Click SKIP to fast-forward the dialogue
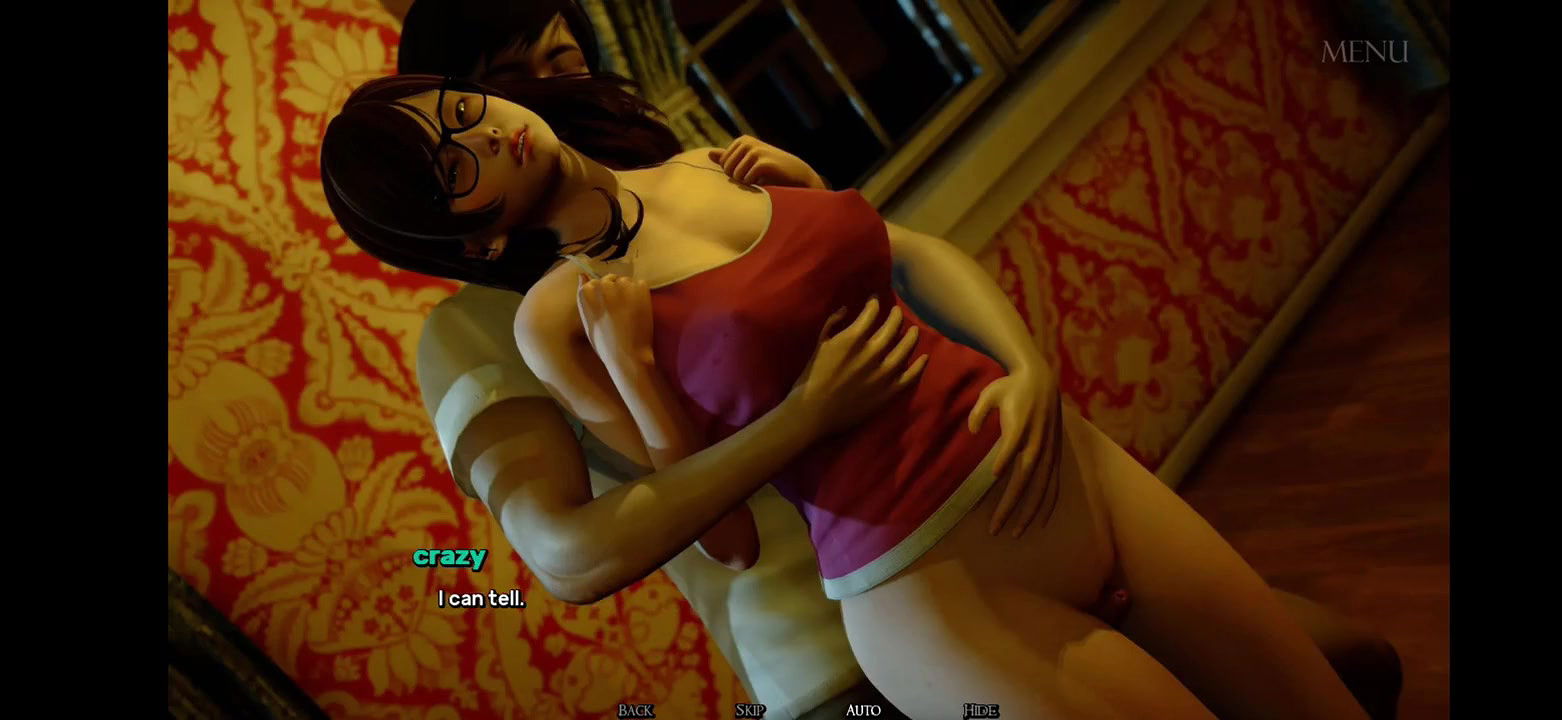The height and width of the screenshot is (720, 1562). [749, 710]
